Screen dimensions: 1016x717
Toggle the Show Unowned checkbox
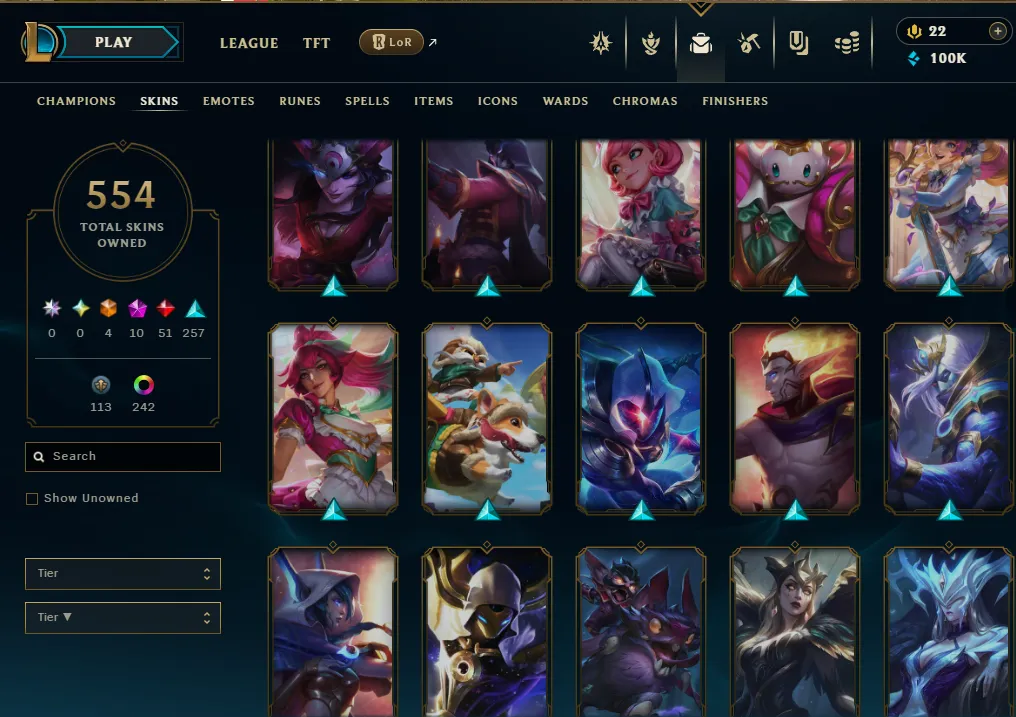coord(32,499)
